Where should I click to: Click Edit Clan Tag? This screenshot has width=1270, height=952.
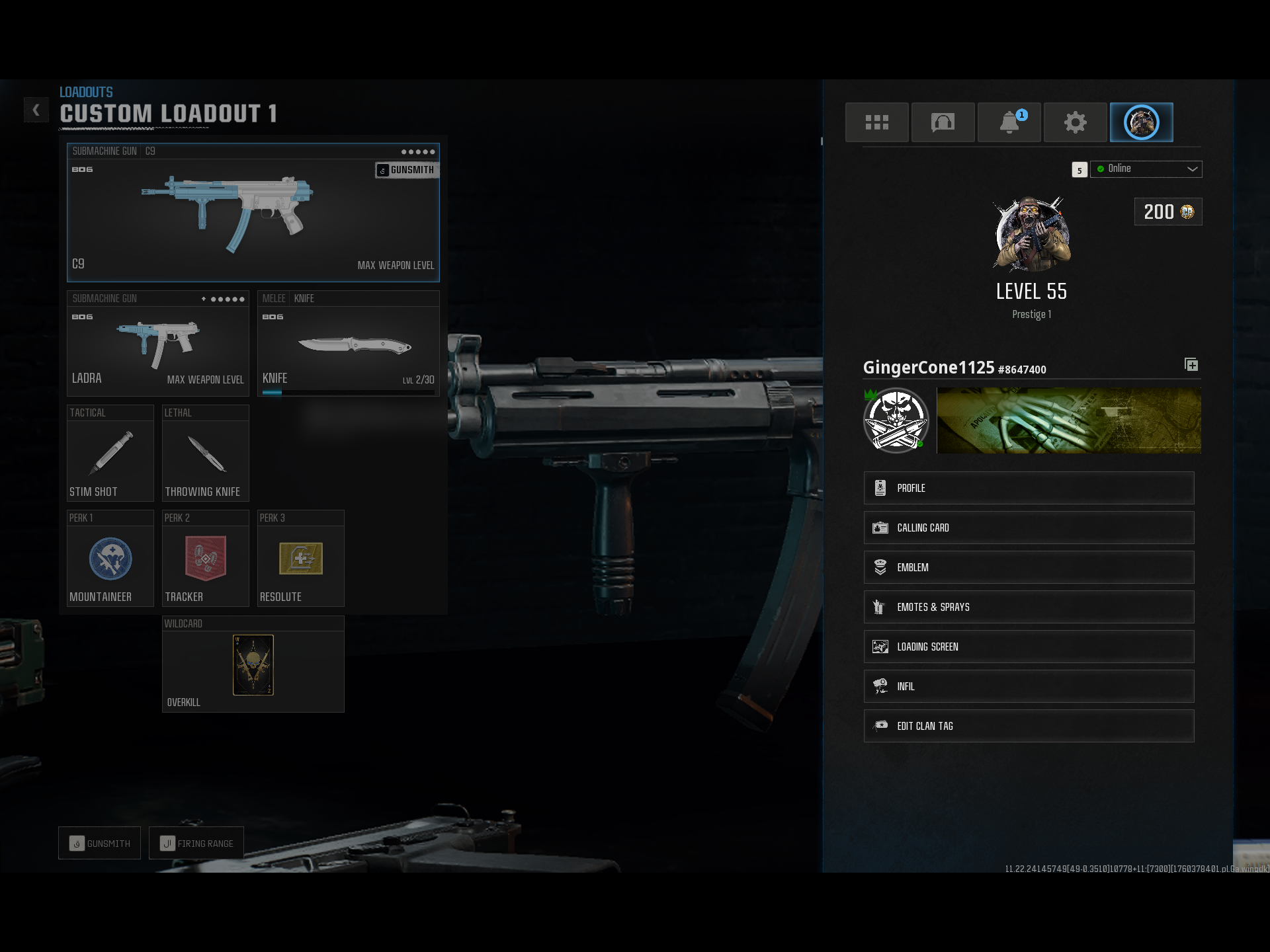(1029, 726)
